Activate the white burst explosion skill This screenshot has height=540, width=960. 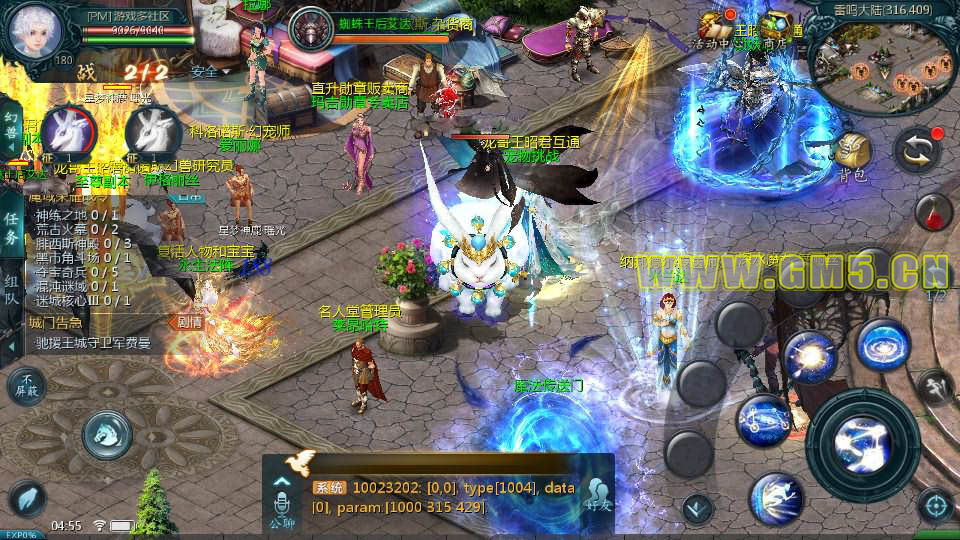coord(809,358)
